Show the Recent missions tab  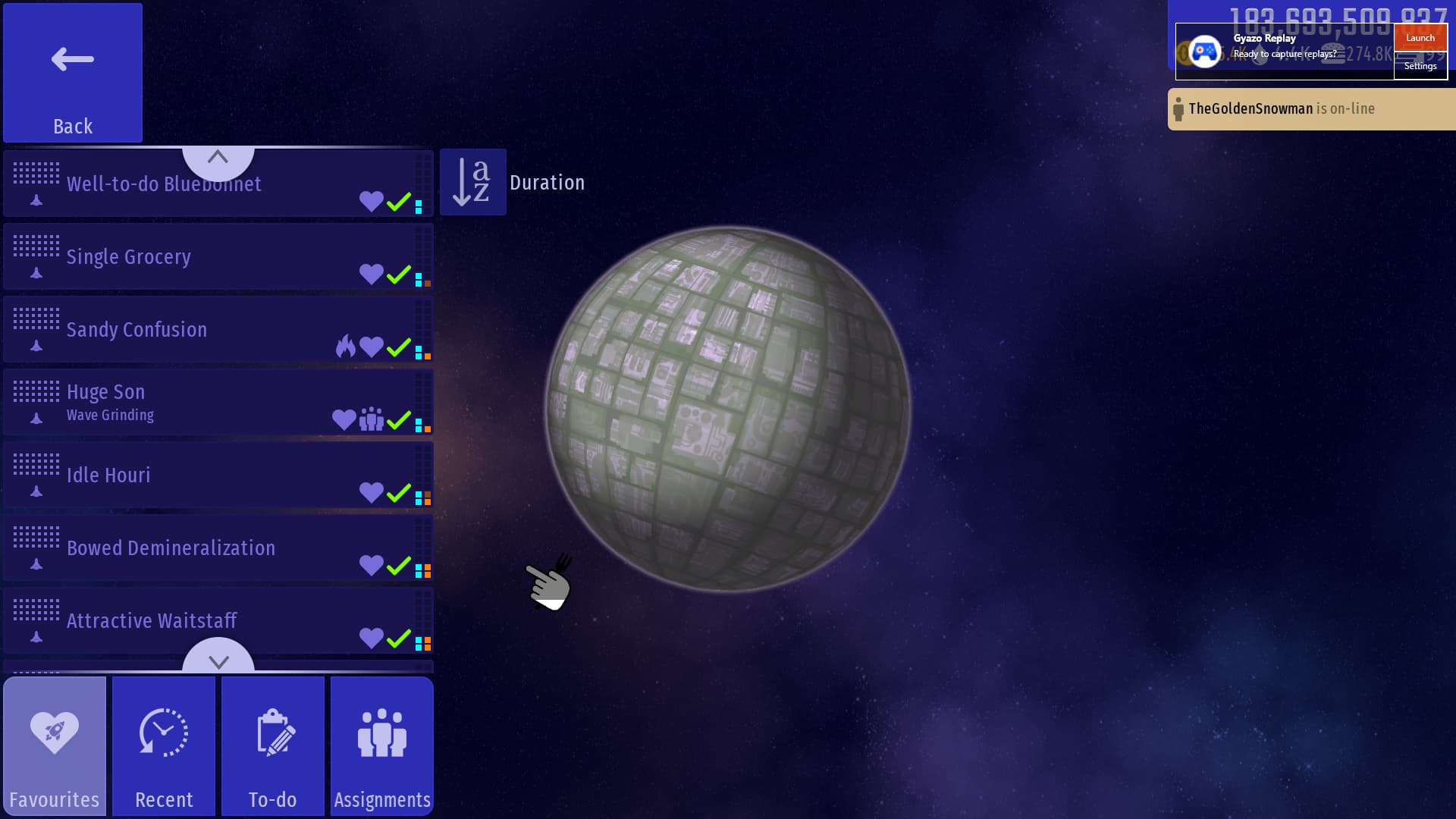pyautogui.click(x=164, y=746)
